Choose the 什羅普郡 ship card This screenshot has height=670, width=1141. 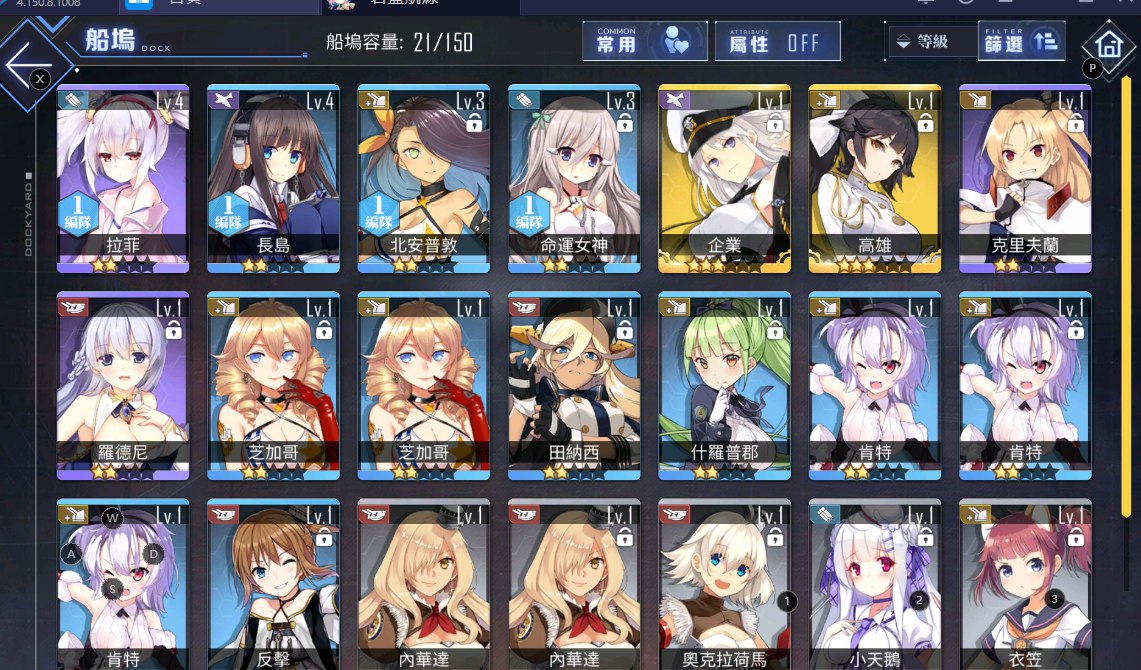tap(724, 385)
